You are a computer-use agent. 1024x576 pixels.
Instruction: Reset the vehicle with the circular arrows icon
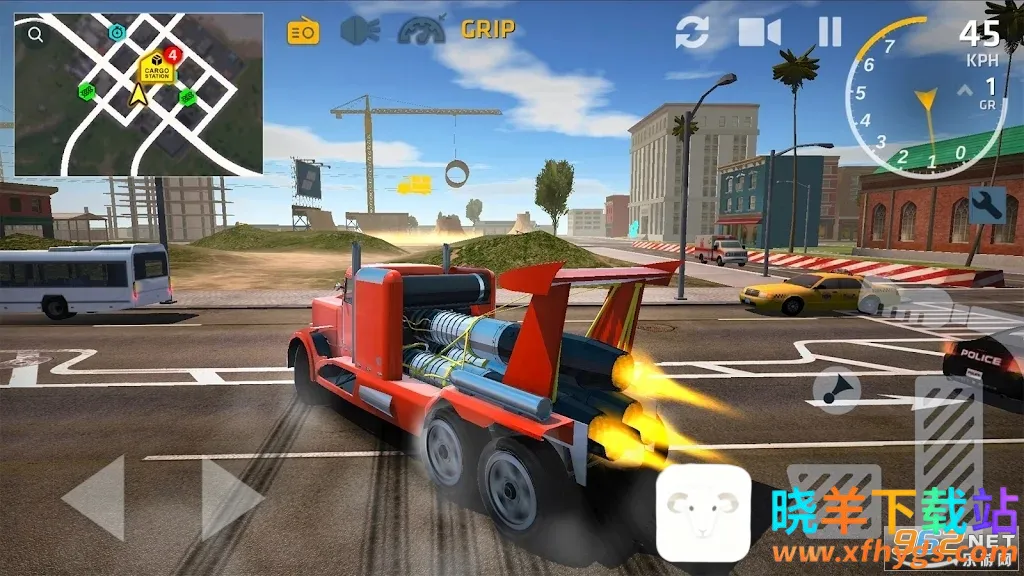pos(691,33)
